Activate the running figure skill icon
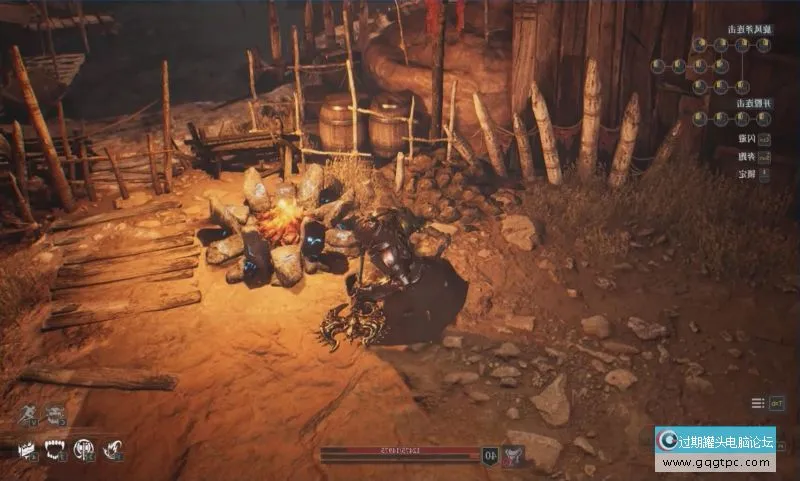Viewport: 800px width, 481px height. (27, 413)
